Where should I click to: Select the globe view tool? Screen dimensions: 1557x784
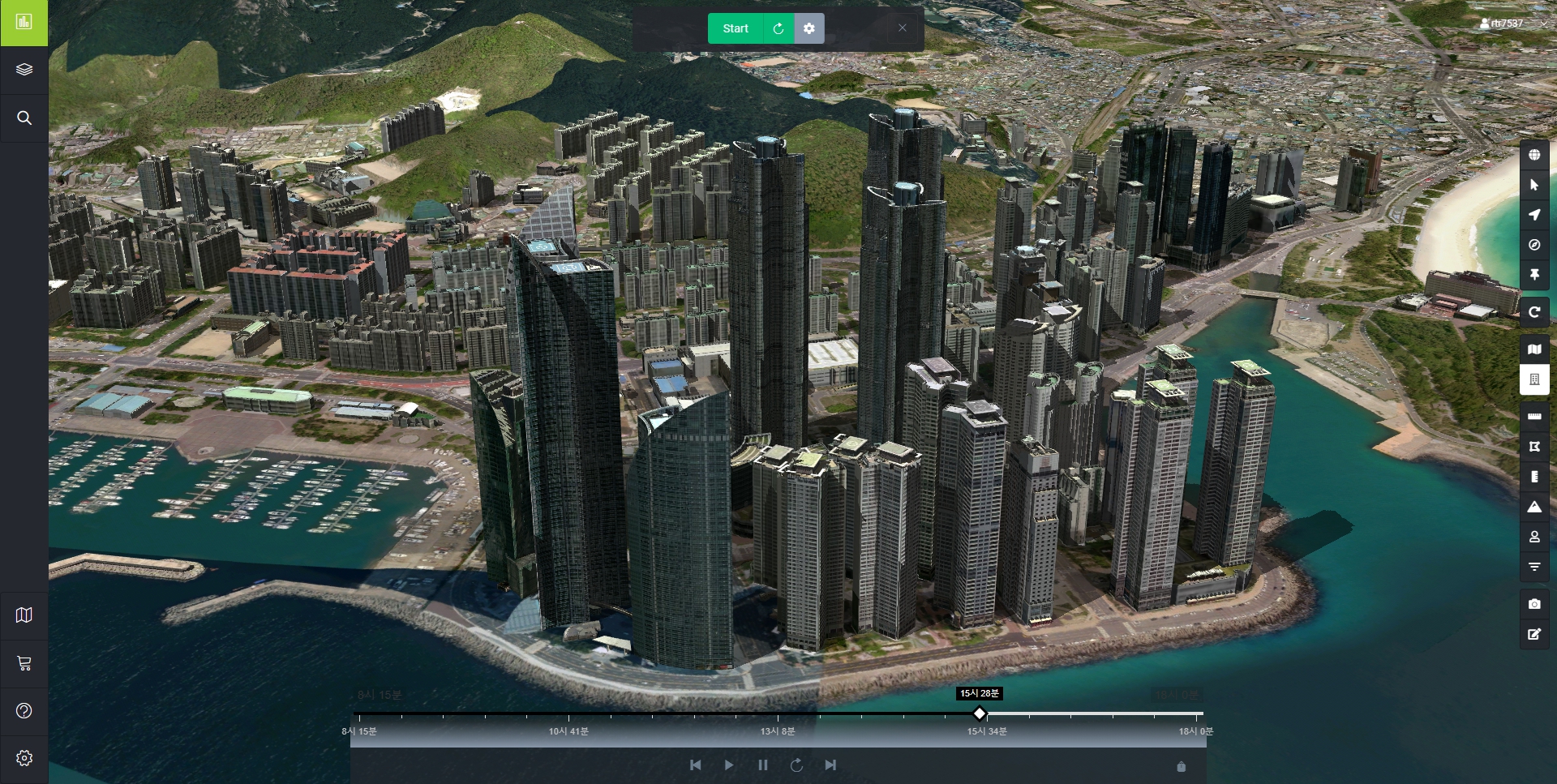tap(1534, 155)
